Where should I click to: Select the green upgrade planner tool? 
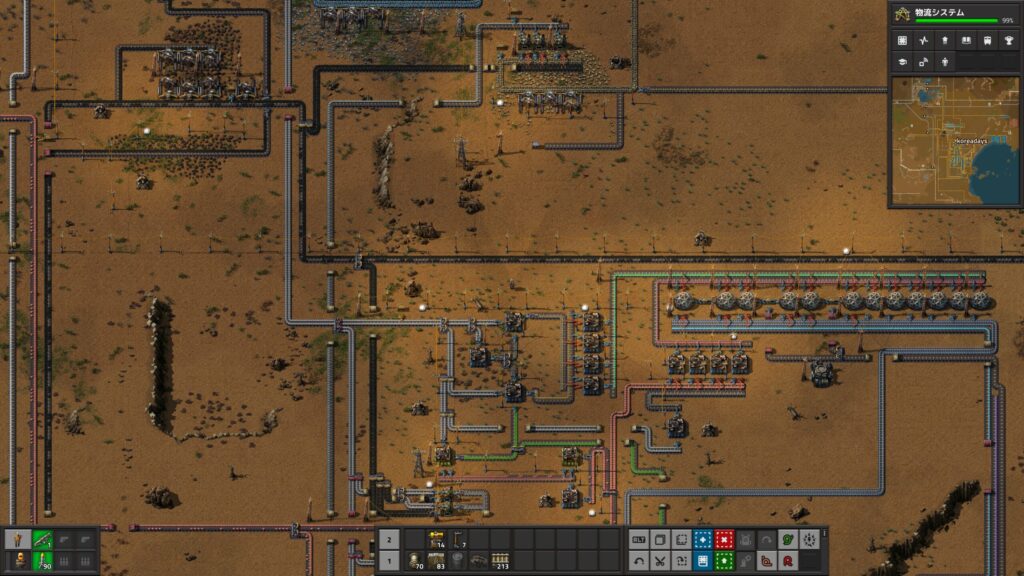coord(724,560)
